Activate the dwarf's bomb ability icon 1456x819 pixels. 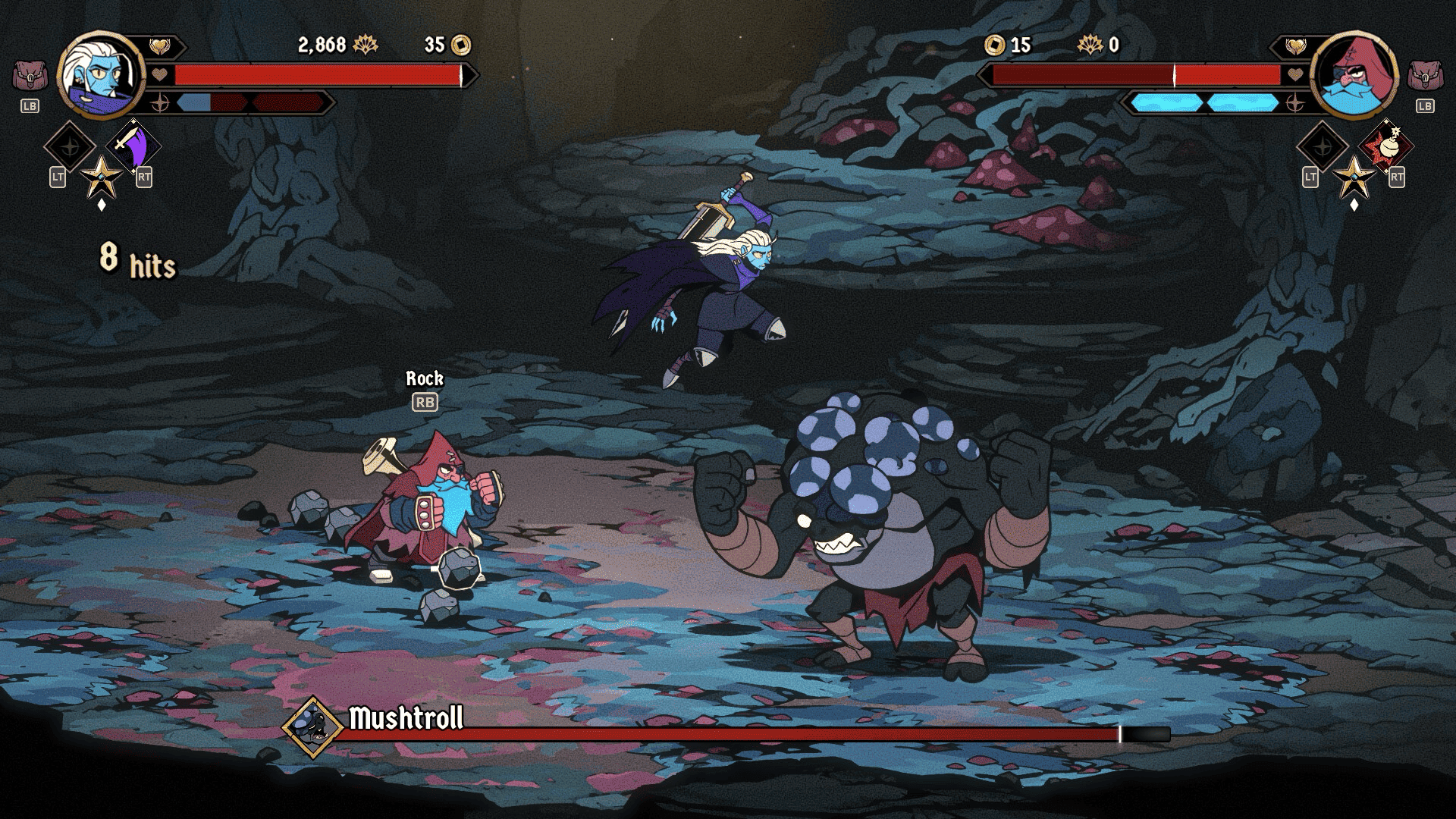coord(1386,146)
